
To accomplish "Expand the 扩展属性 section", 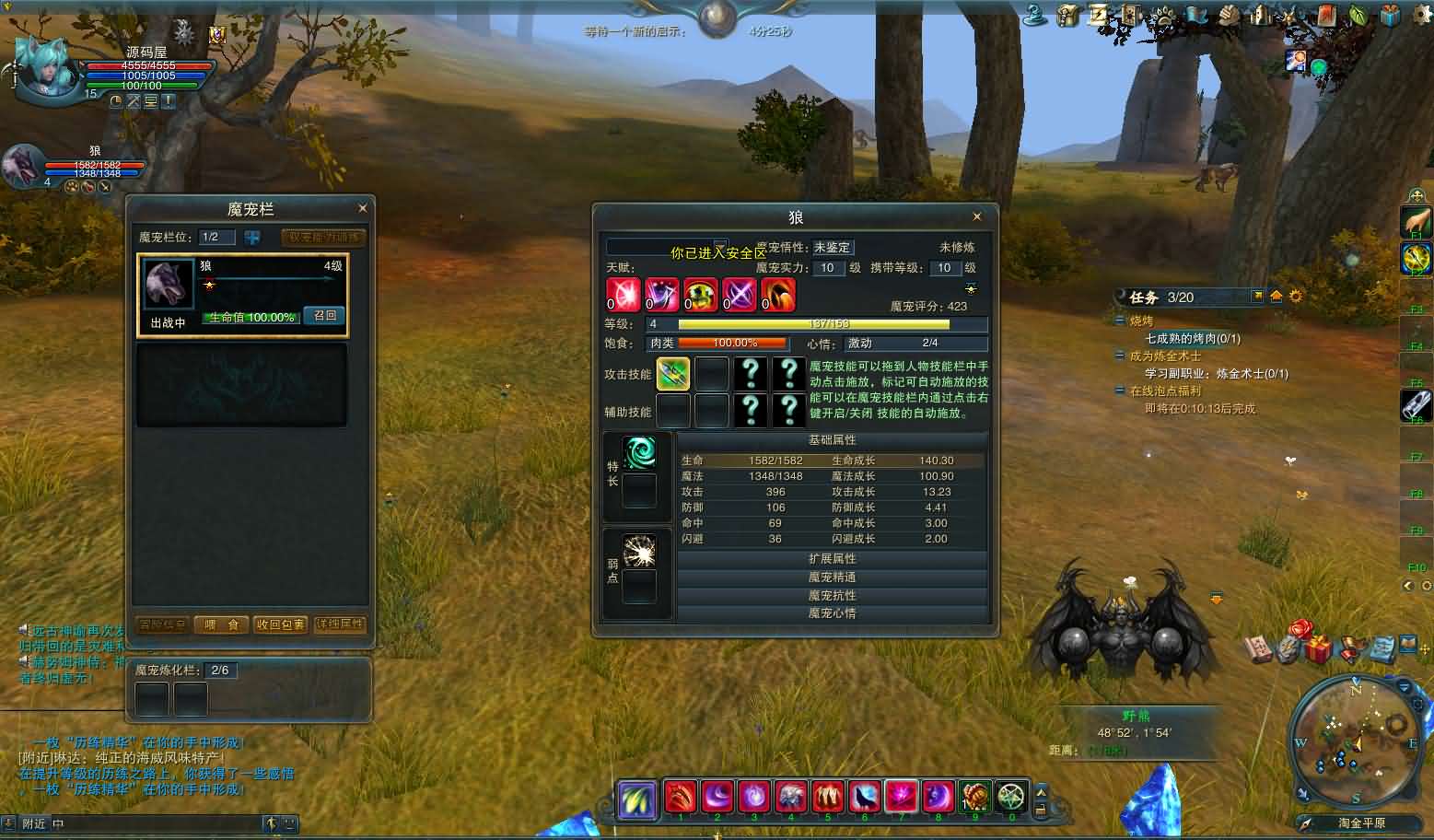I will (832, 559).
